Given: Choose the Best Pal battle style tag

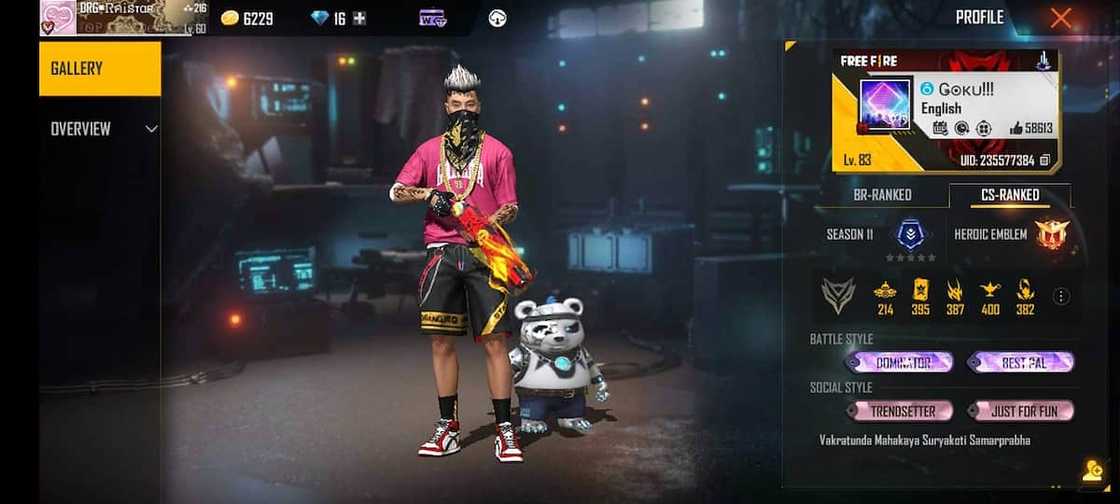Looking at the screenshot, I should [1022, 362].
